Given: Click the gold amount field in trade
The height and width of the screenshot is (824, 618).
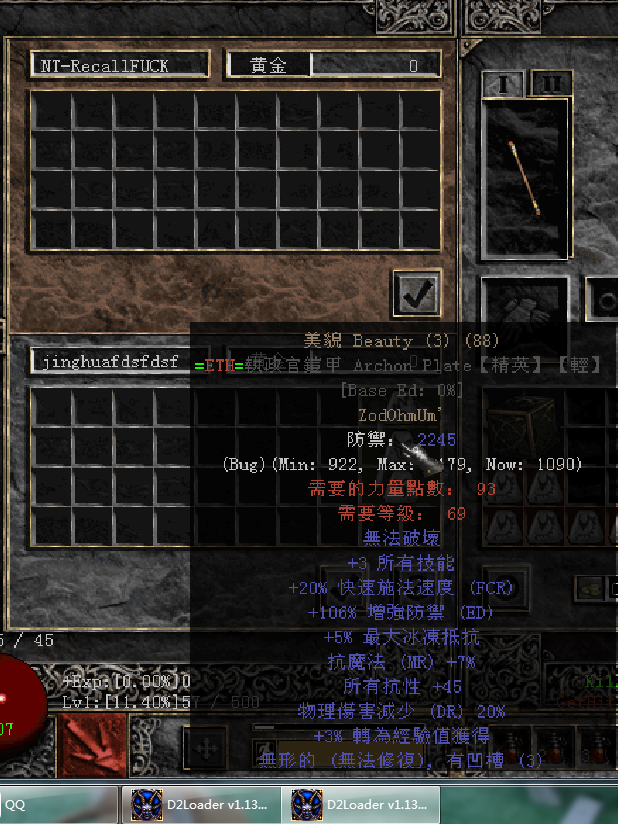Looking at the screenshot, I should (375, 66).
